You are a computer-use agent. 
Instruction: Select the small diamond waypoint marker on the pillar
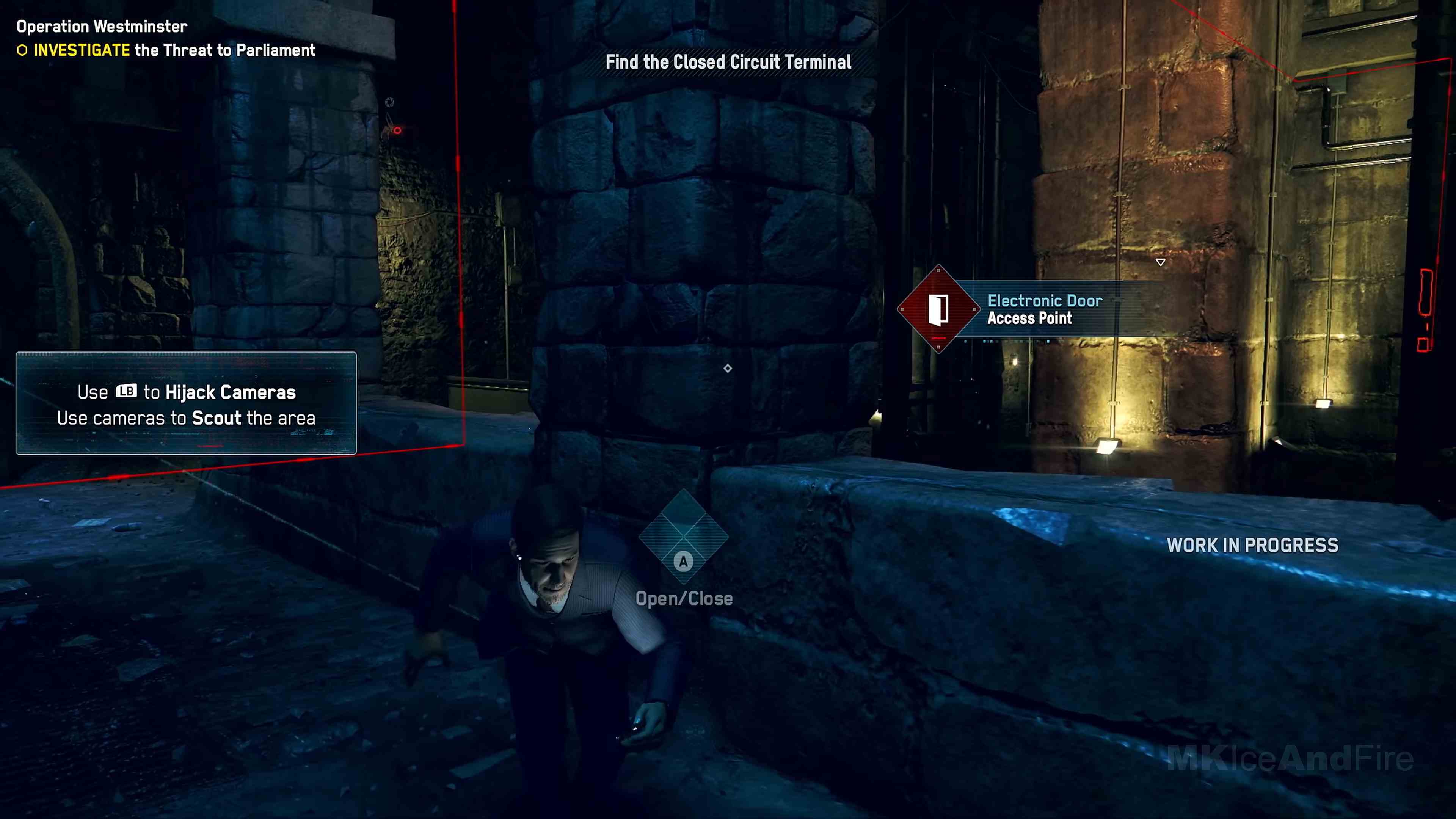pos(728,369)
